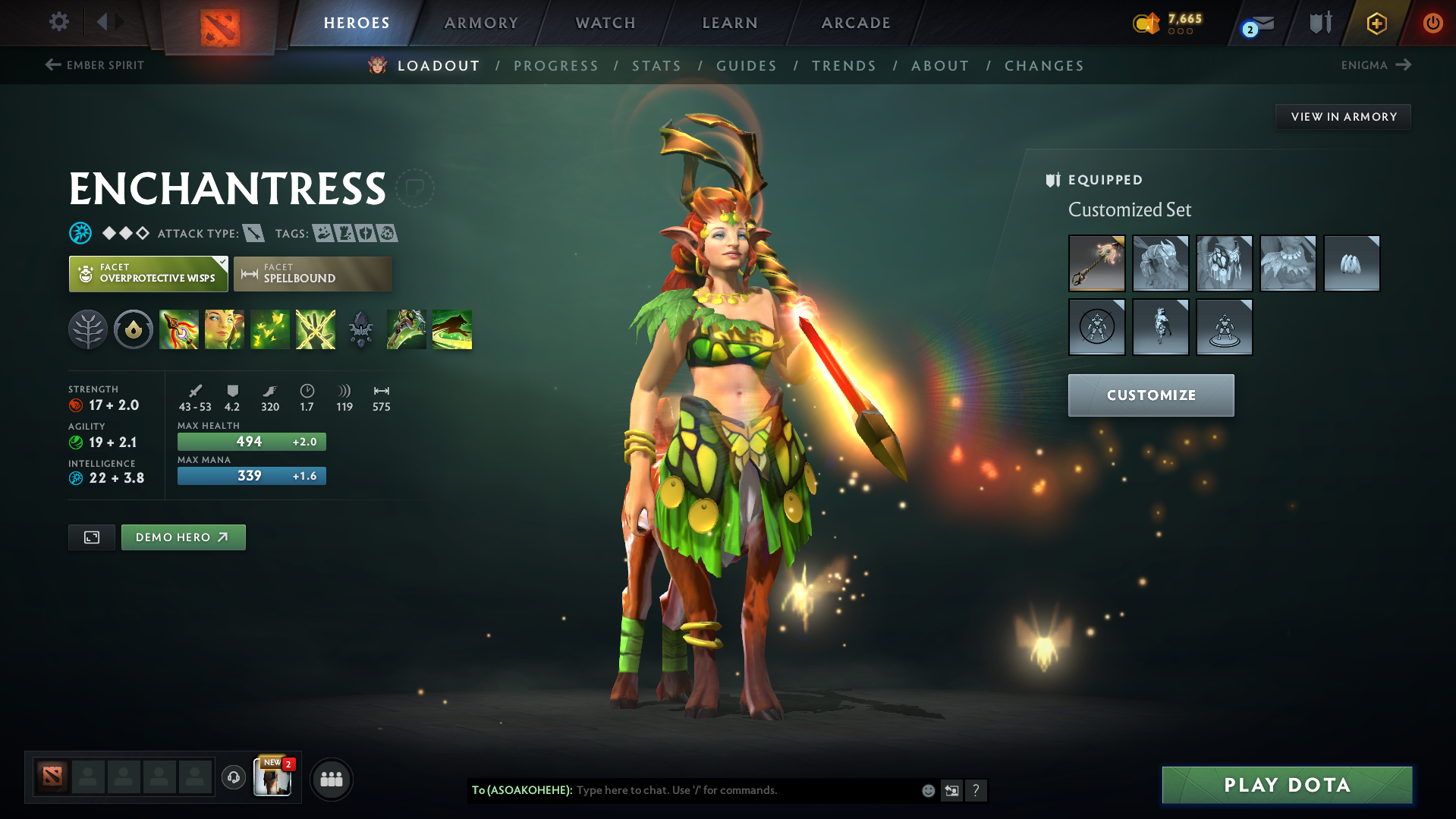
Task: Select the Spellbound facet
Action: (313, 274)
